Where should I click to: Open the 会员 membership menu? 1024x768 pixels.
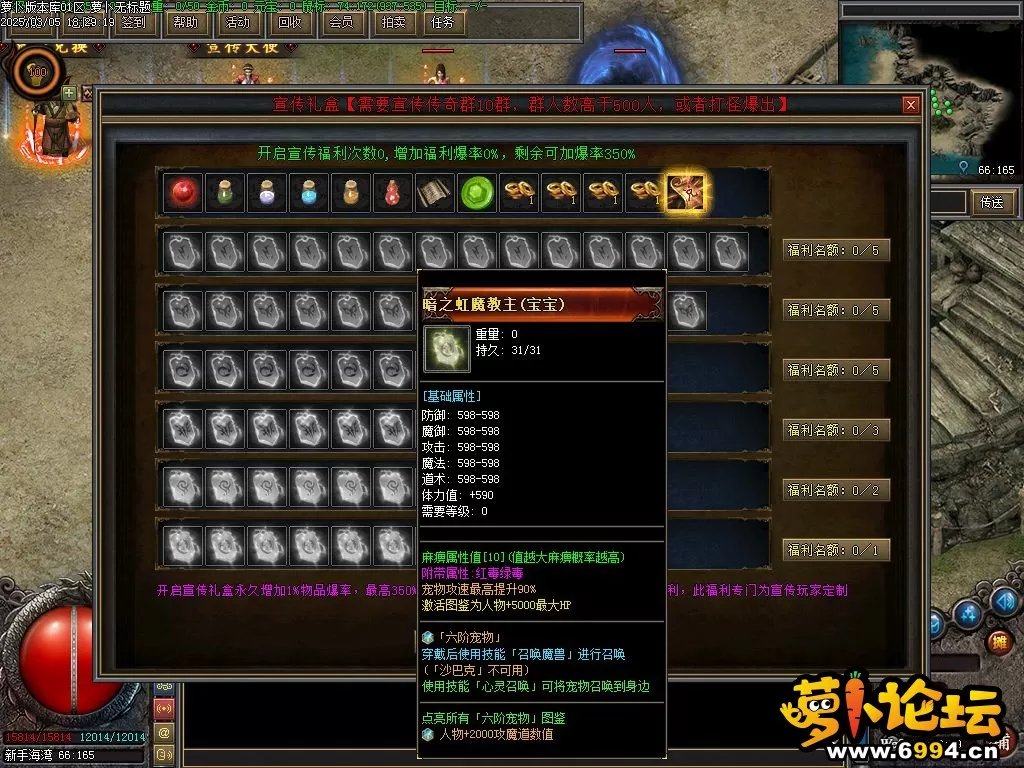click(341, 22)
